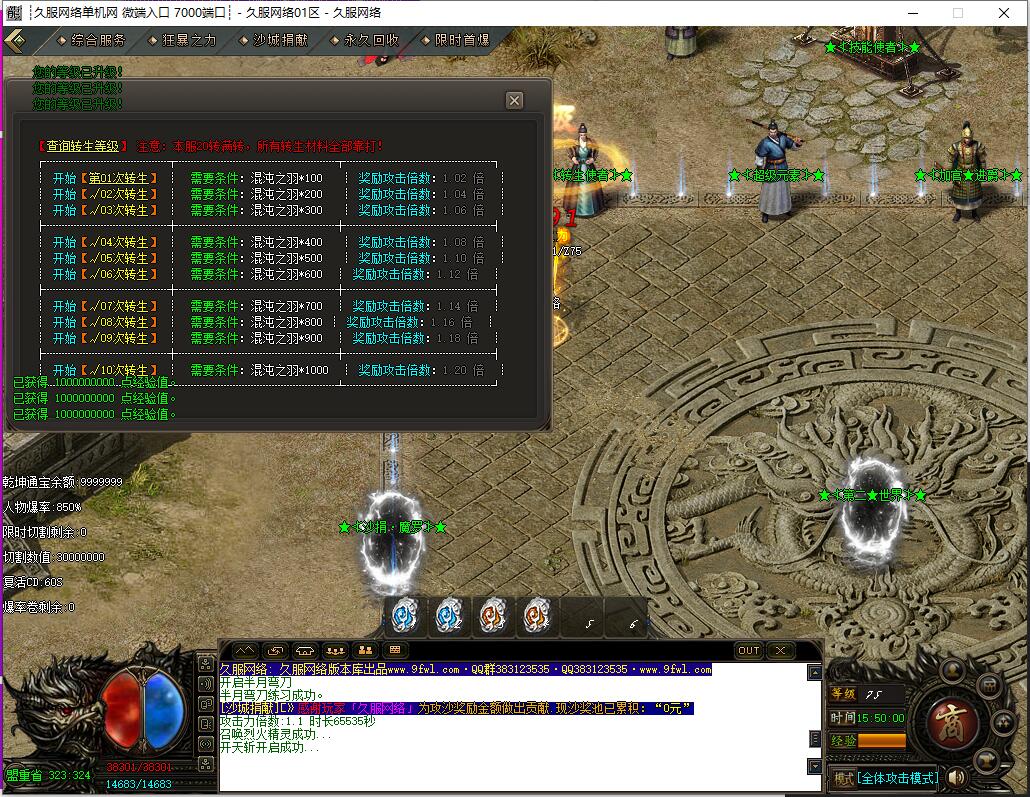The width and height of the screenshot is (1030, 797).
Task: Open the 综合服务 top menu
Action: [x=98, y=40]
